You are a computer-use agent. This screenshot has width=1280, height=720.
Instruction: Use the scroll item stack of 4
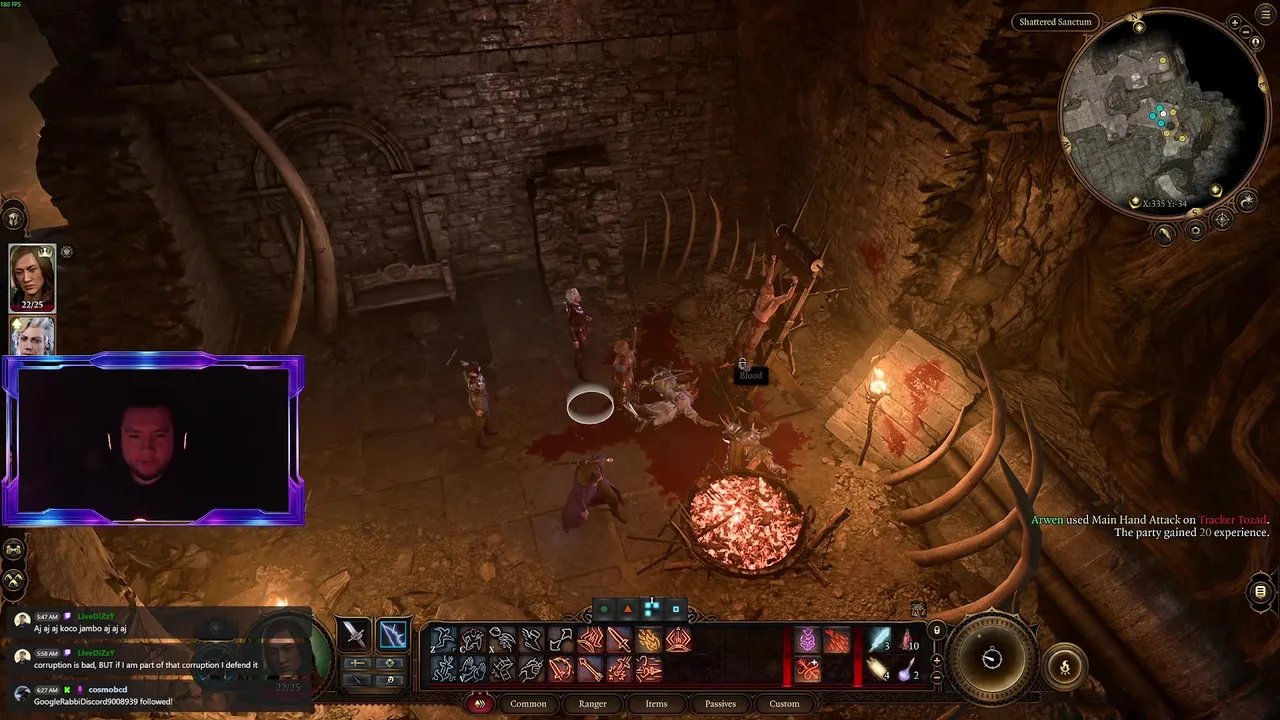click(879, 669)
